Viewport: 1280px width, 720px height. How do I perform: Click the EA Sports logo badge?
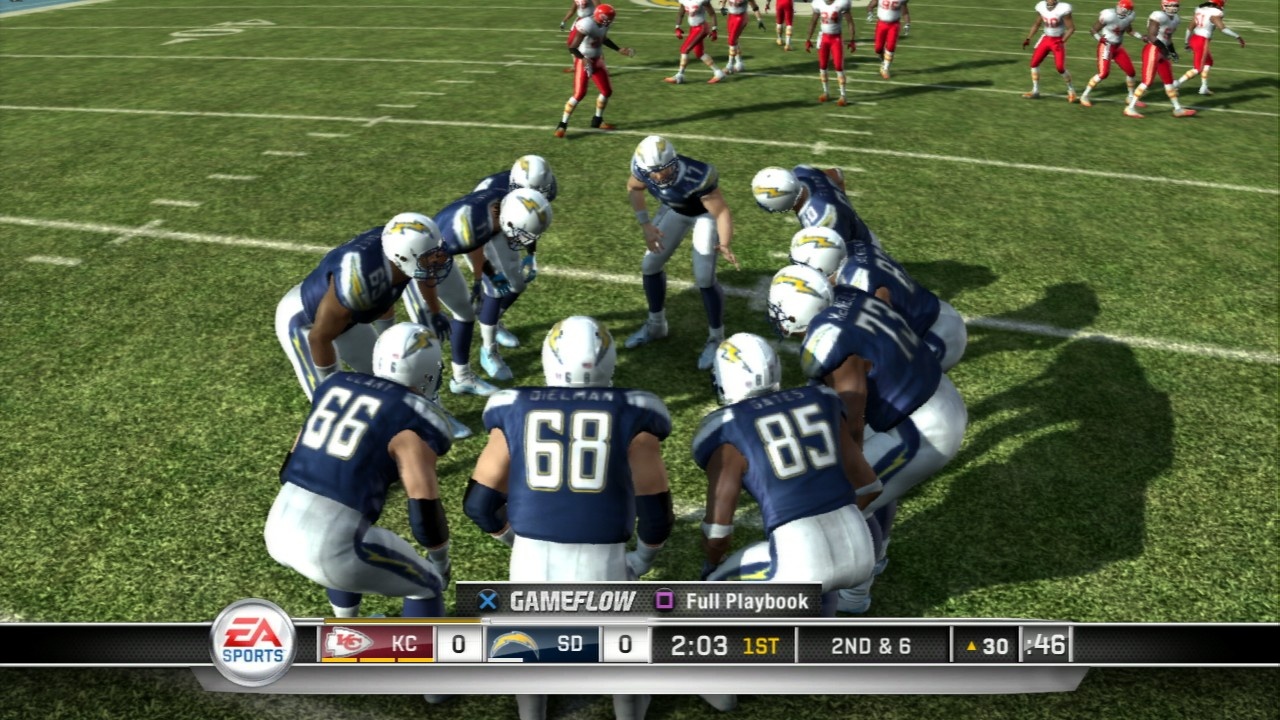click(253, 642)
